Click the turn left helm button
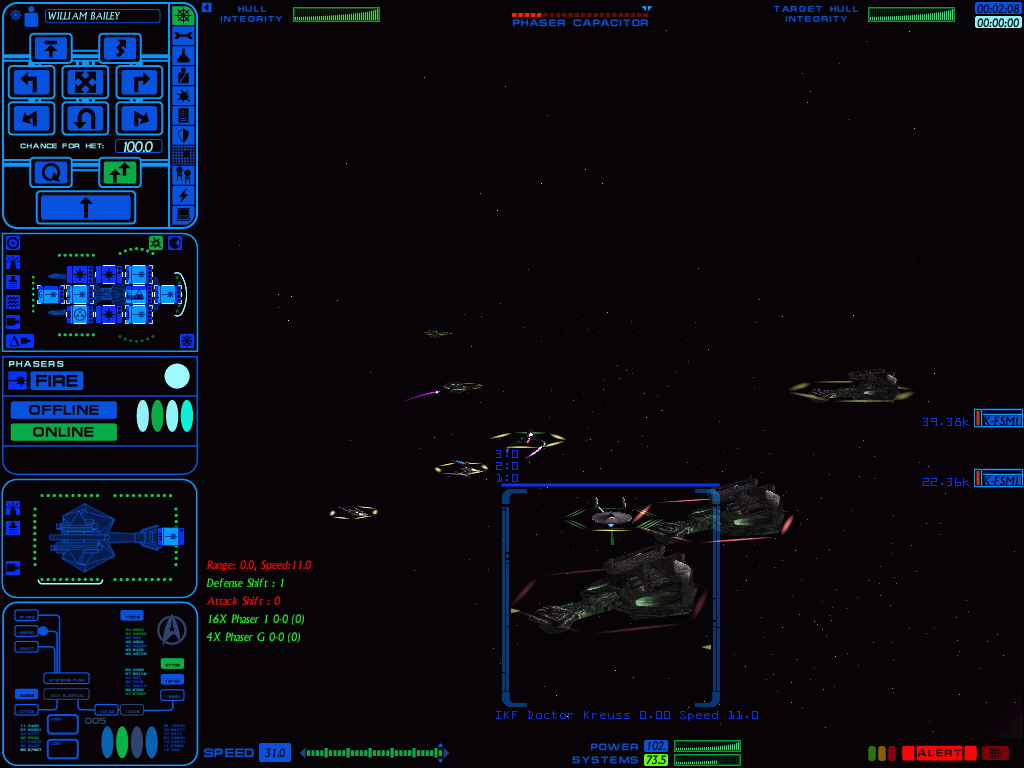 [x=32, y=82]
